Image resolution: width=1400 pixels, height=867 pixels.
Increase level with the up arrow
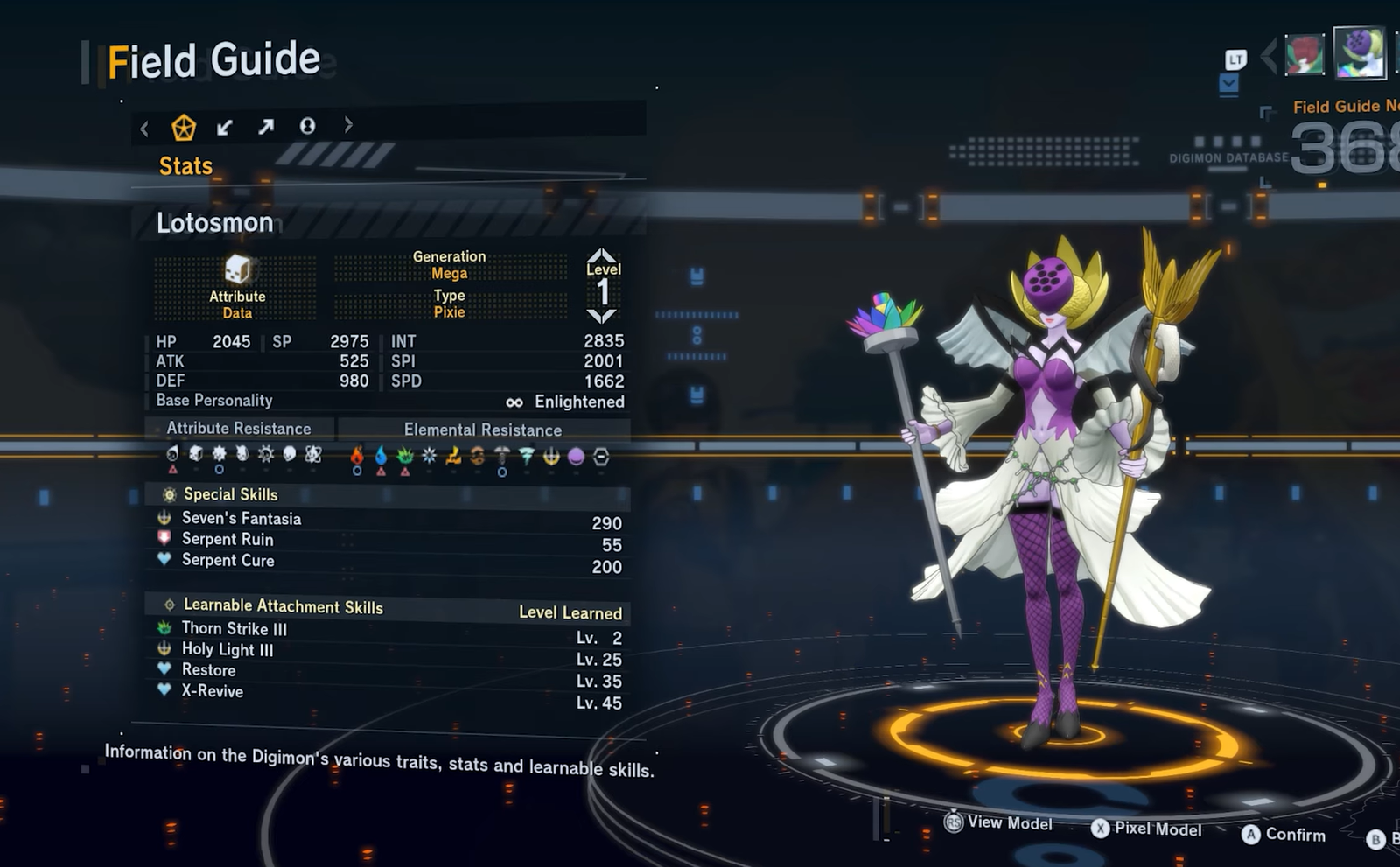(602, 255)
